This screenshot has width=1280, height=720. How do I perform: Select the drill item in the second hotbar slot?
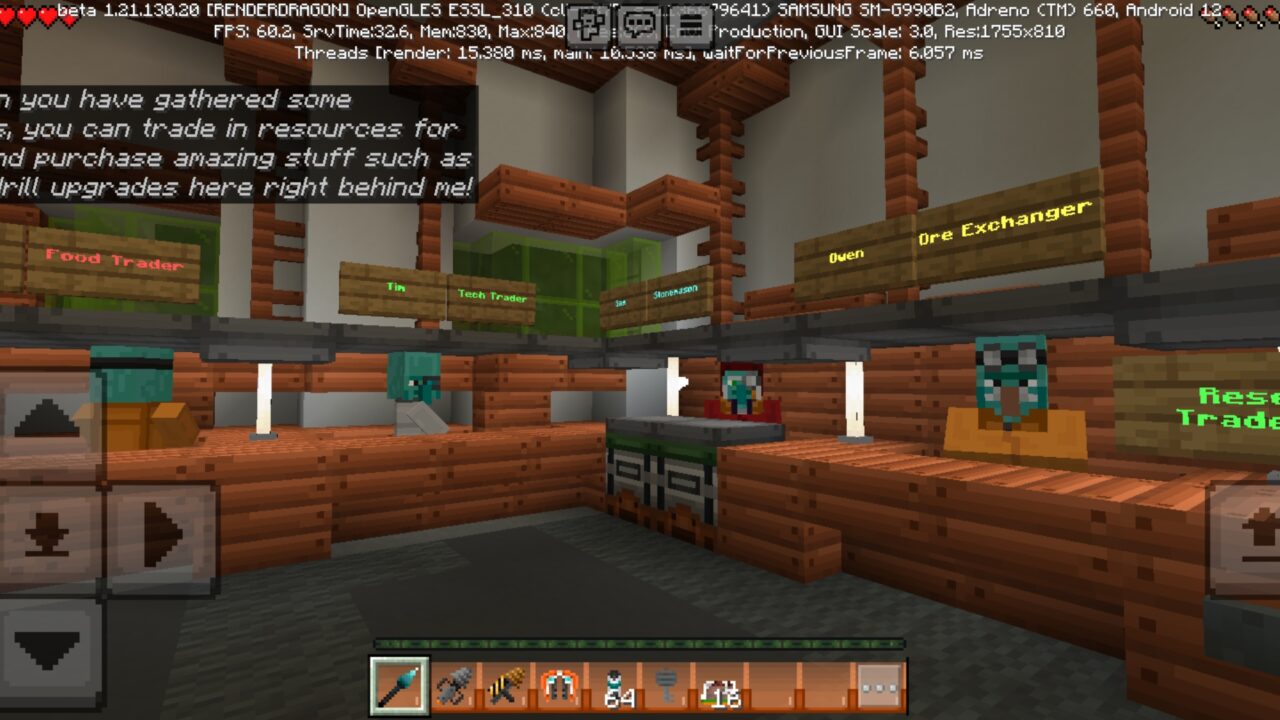pos(453,684)
